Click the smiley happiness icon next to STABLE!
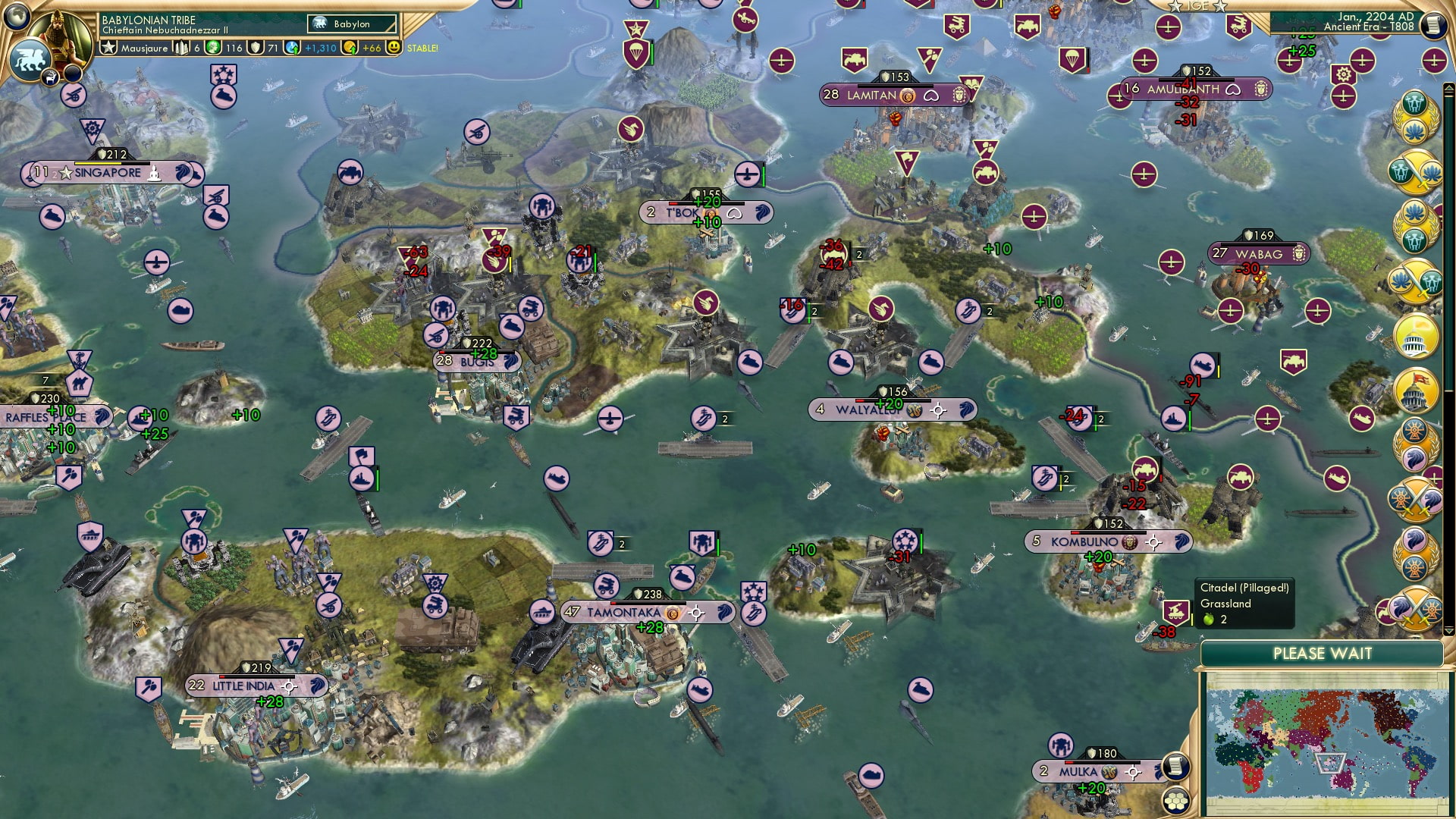The height and width of the screenshot is (819, 1456). tap(394, 47)
